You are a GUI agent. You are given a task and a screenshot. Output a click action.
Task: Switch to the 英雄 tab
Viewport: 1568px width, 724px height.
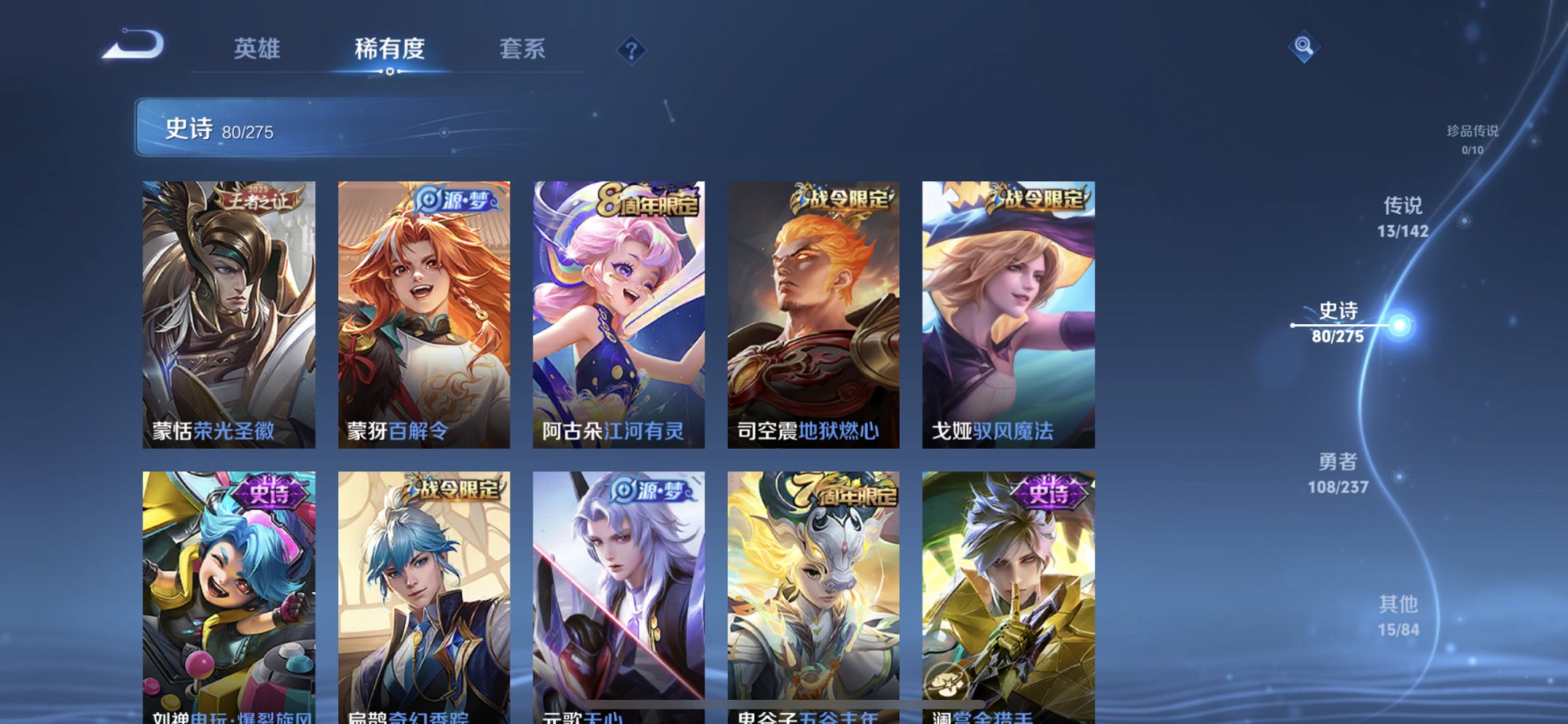click(x=256, y=50)
